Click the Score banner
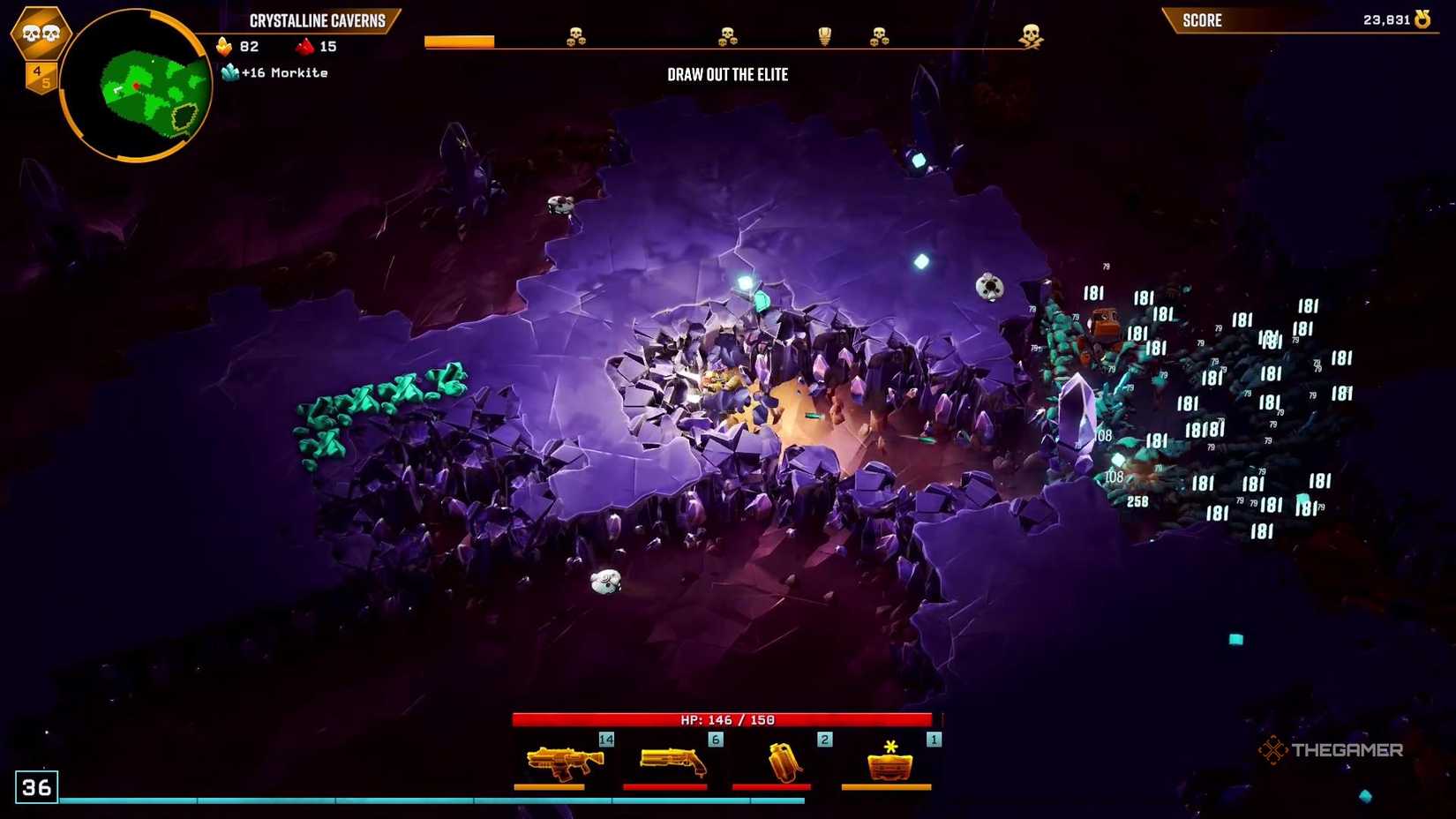Screen dimensions: 1456x819 pos(1202,19)
